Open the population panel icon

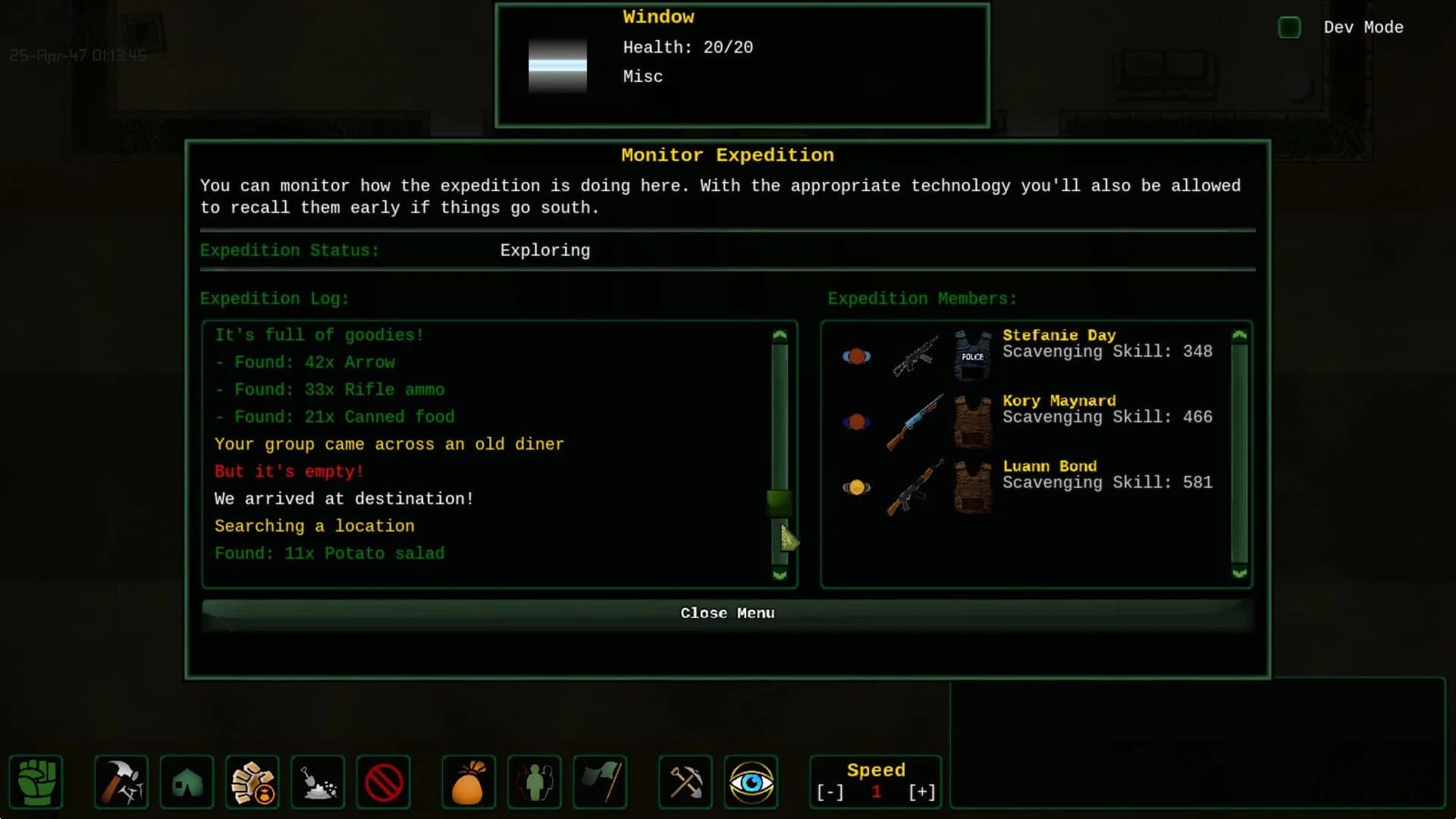click(534, 782)
